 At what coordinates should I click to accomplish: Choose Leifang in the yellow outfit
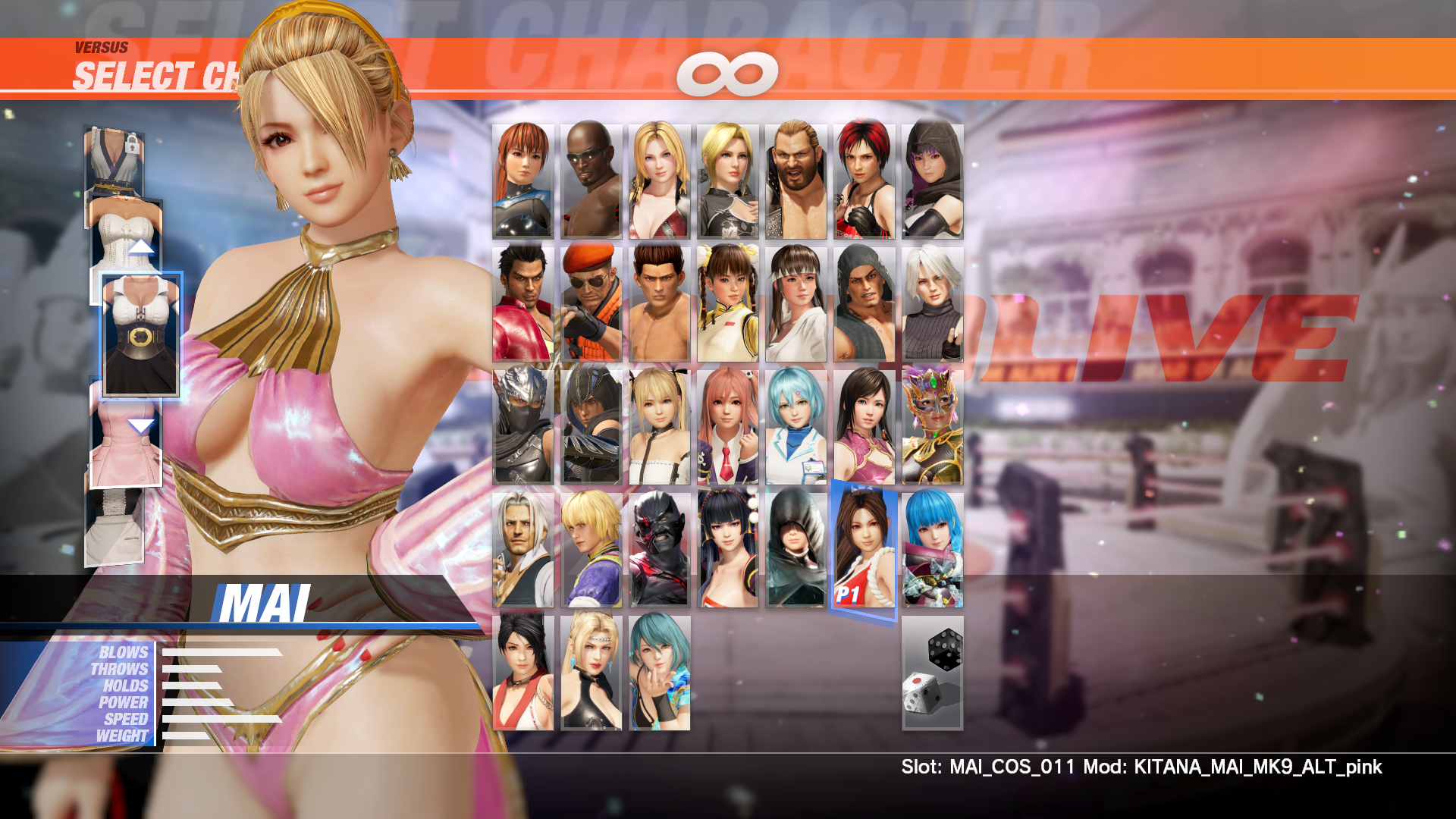pyautogui.click(x=728, y=303)
